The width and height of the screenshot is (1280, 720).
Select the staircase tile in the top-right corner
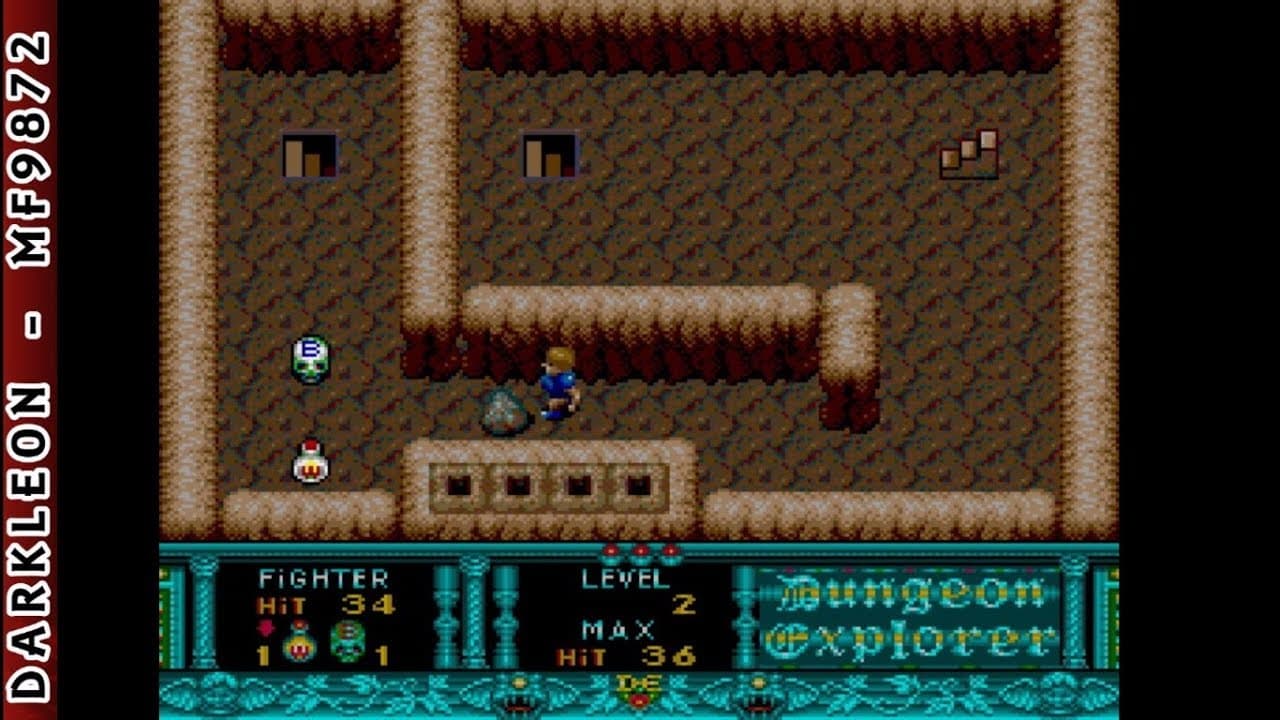click(968, 155)
